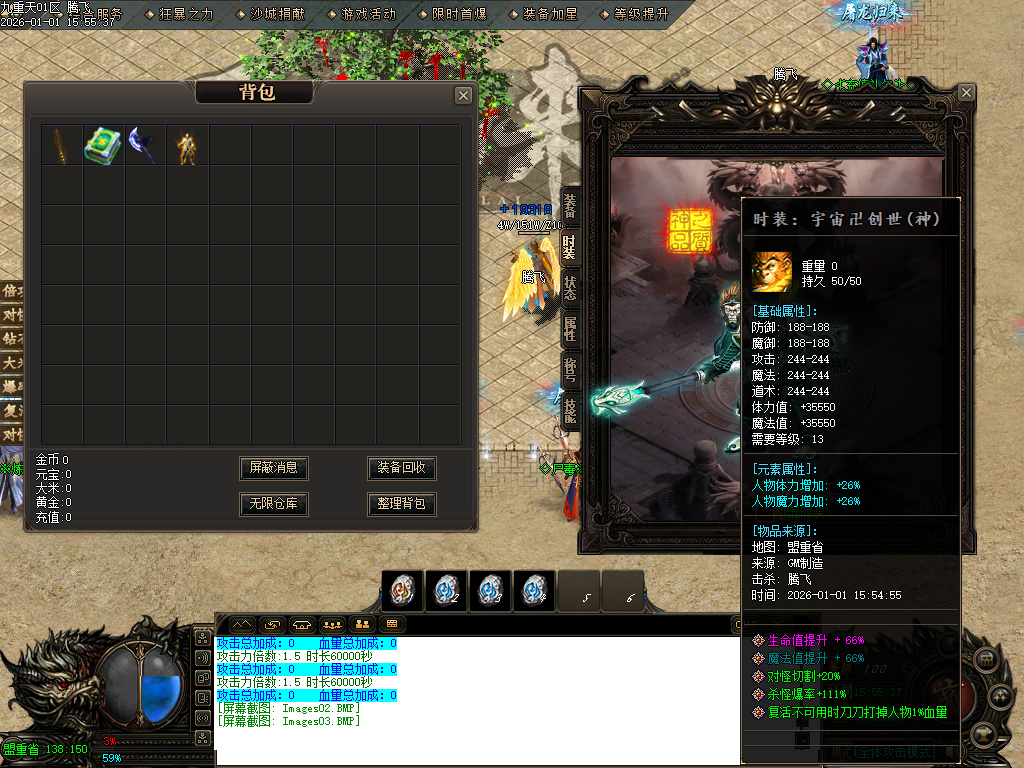Viewport: 1024px width, 768px height.
Task: Close the 背包 backpack window
Action: [463, 95]
